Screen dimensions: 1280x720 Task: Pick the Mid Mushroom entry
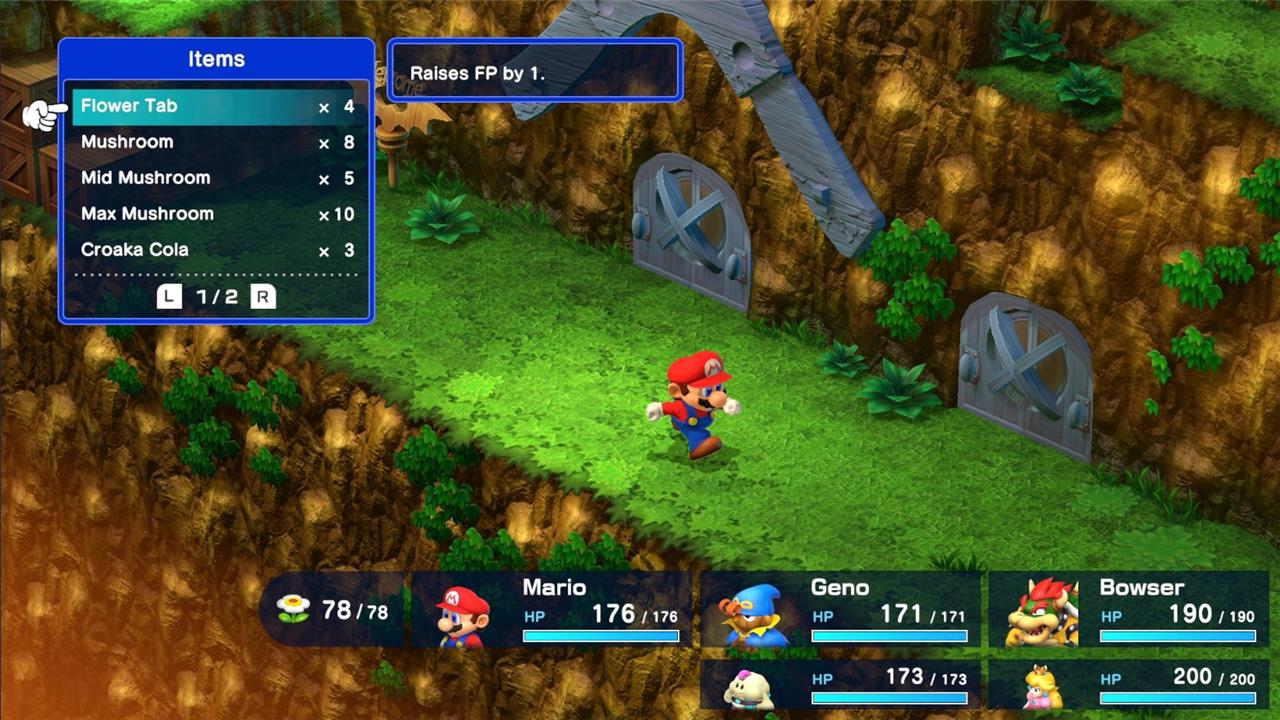click(x=215, y=178)
